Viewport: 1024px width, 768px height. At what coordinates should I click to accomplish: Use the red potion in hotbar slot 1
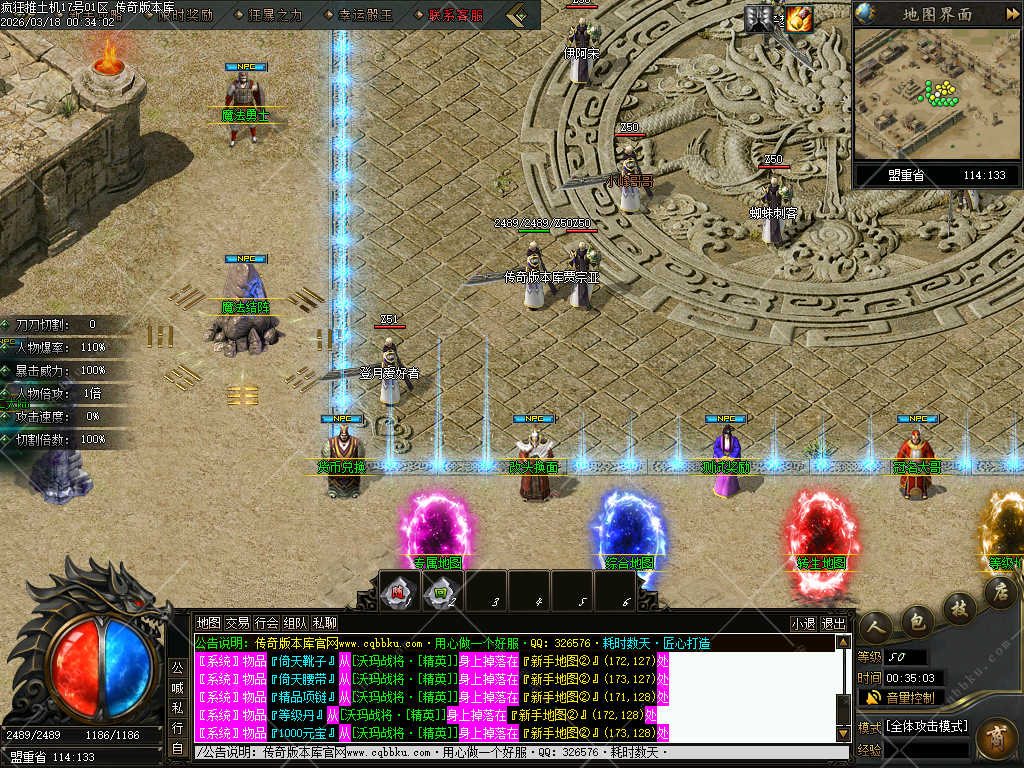coord(398,592)
